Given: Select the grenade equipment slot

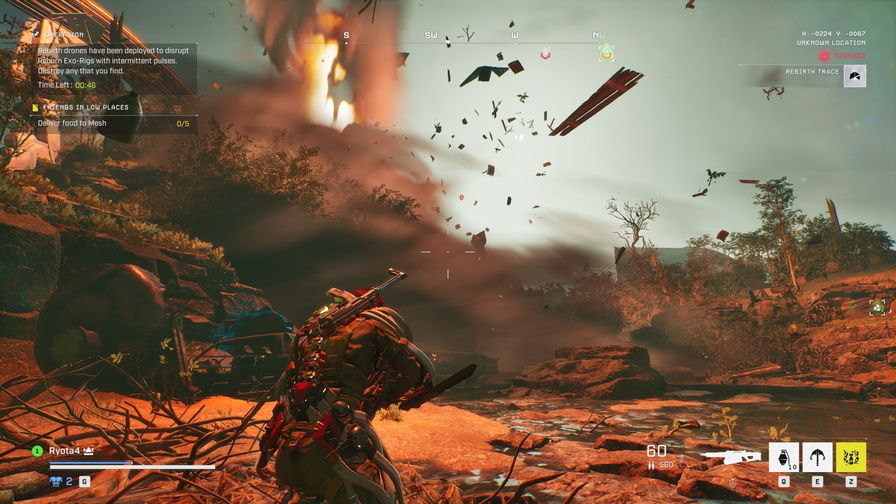Looking at the screenshot, I should pos(783,457).
